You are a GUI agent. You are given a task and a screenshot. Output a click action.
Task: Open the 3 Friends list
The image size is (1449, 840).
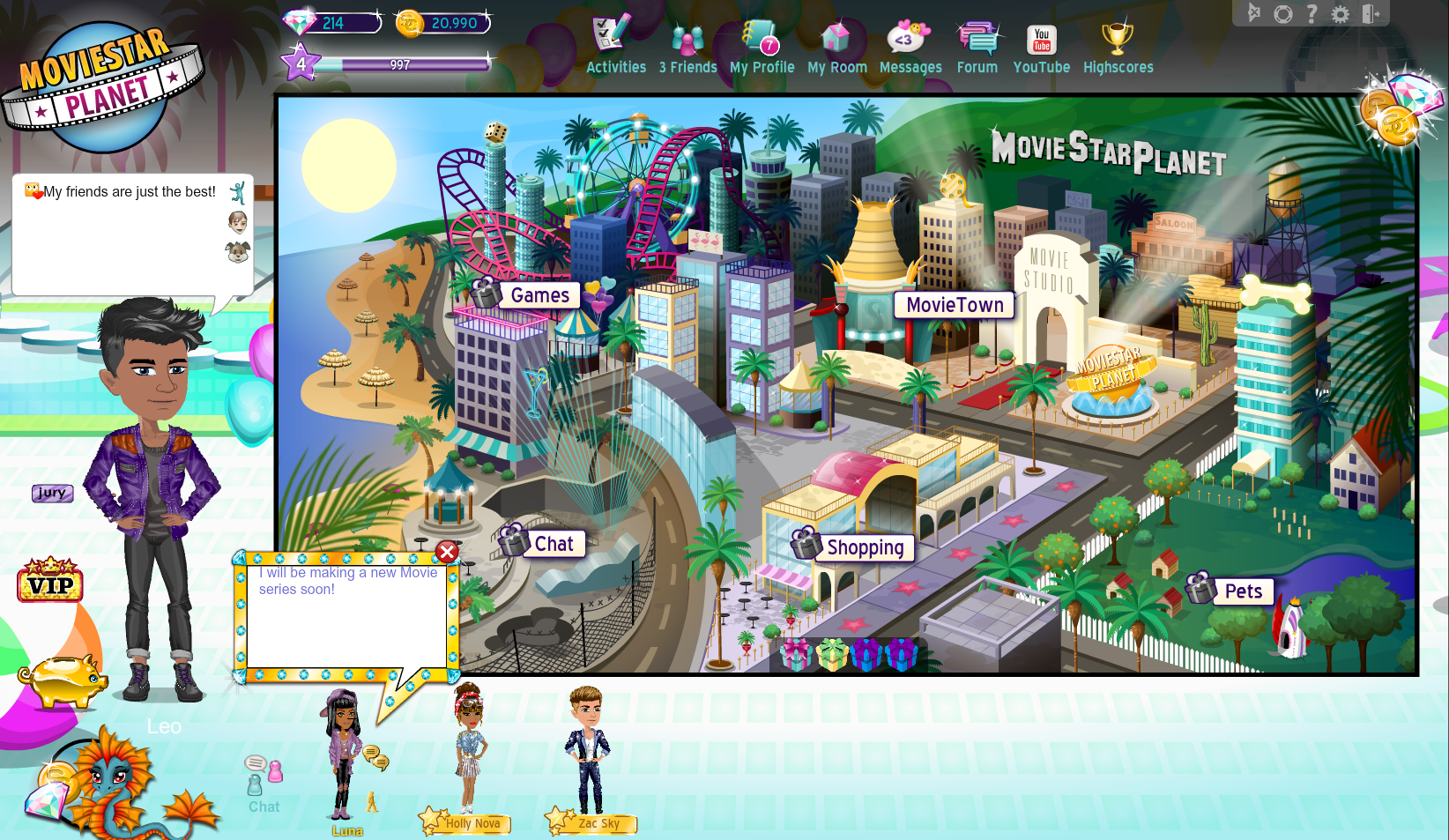pos(687,48)
